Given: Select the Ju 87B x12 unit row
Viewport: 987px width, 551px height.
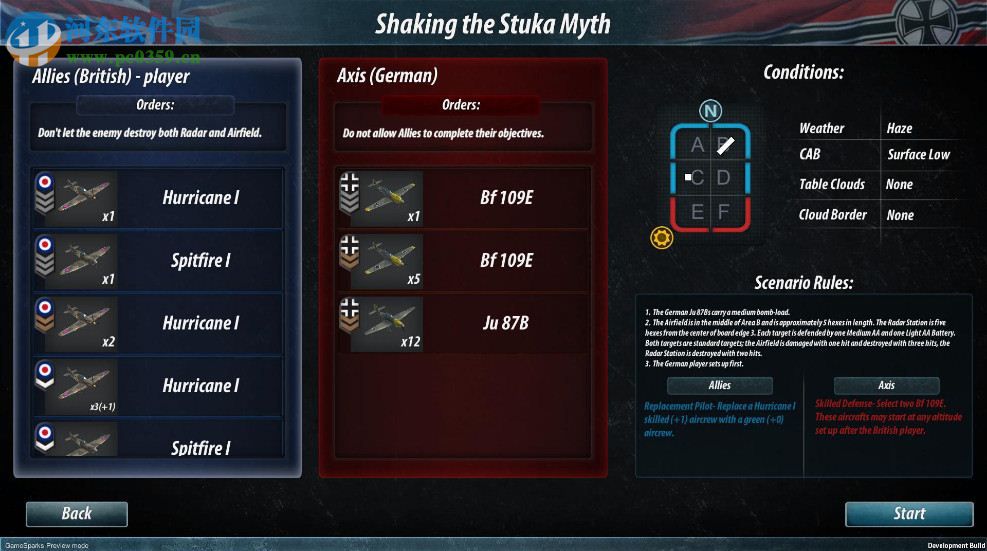Looking at the screenshot, I should point(463,323).
